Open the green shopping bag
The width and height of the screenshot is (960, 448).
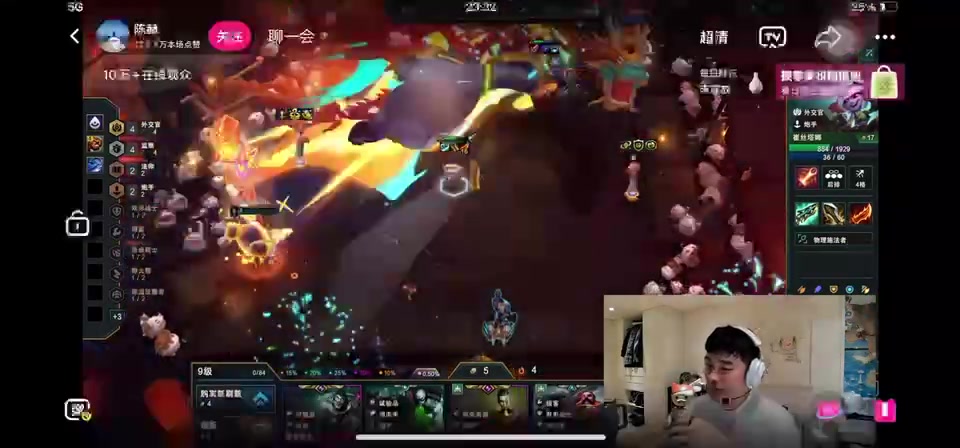885,83
